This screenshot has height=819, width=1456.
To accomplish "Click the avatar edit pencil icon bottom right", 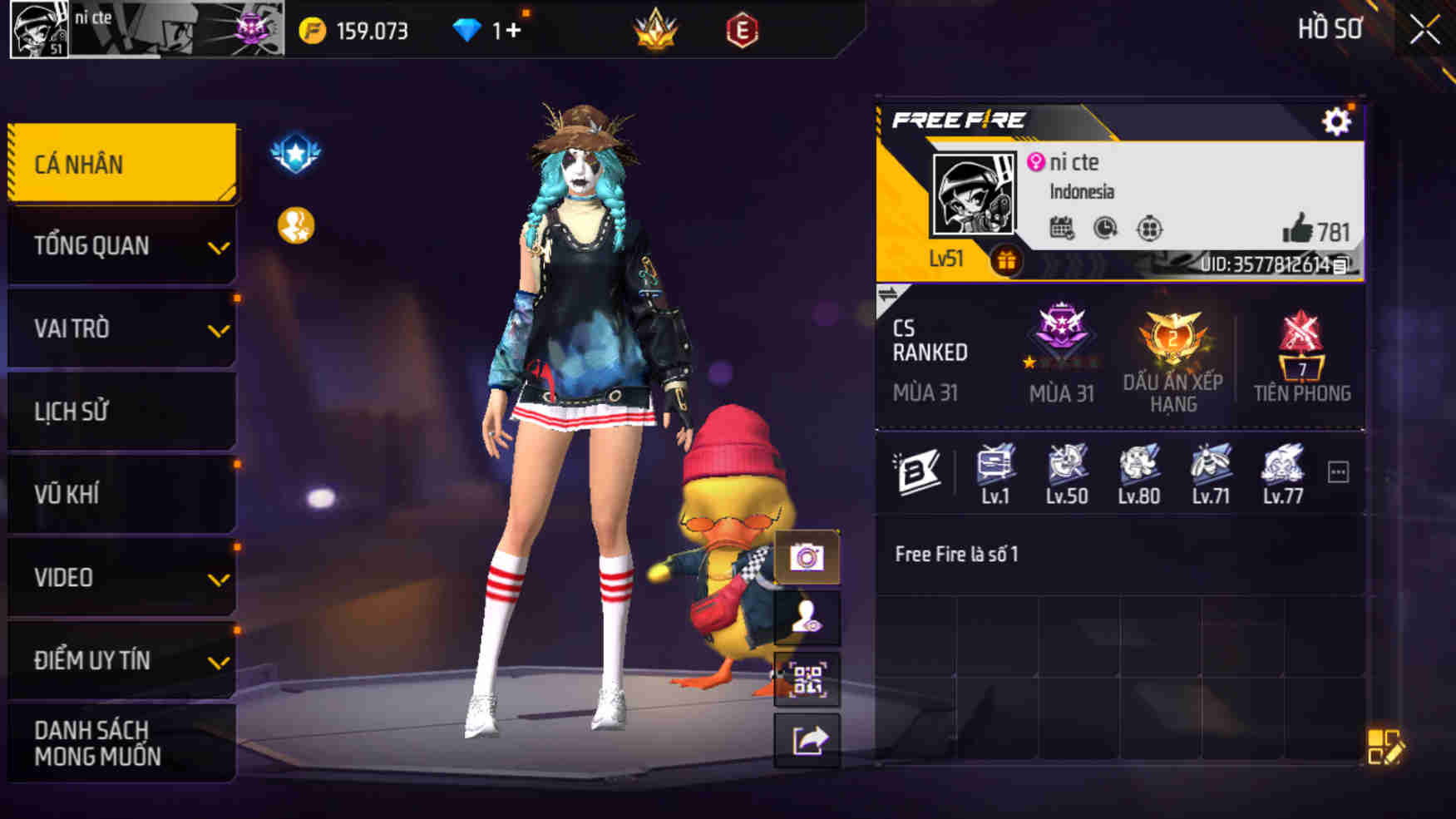I will tap(1386, 747).
